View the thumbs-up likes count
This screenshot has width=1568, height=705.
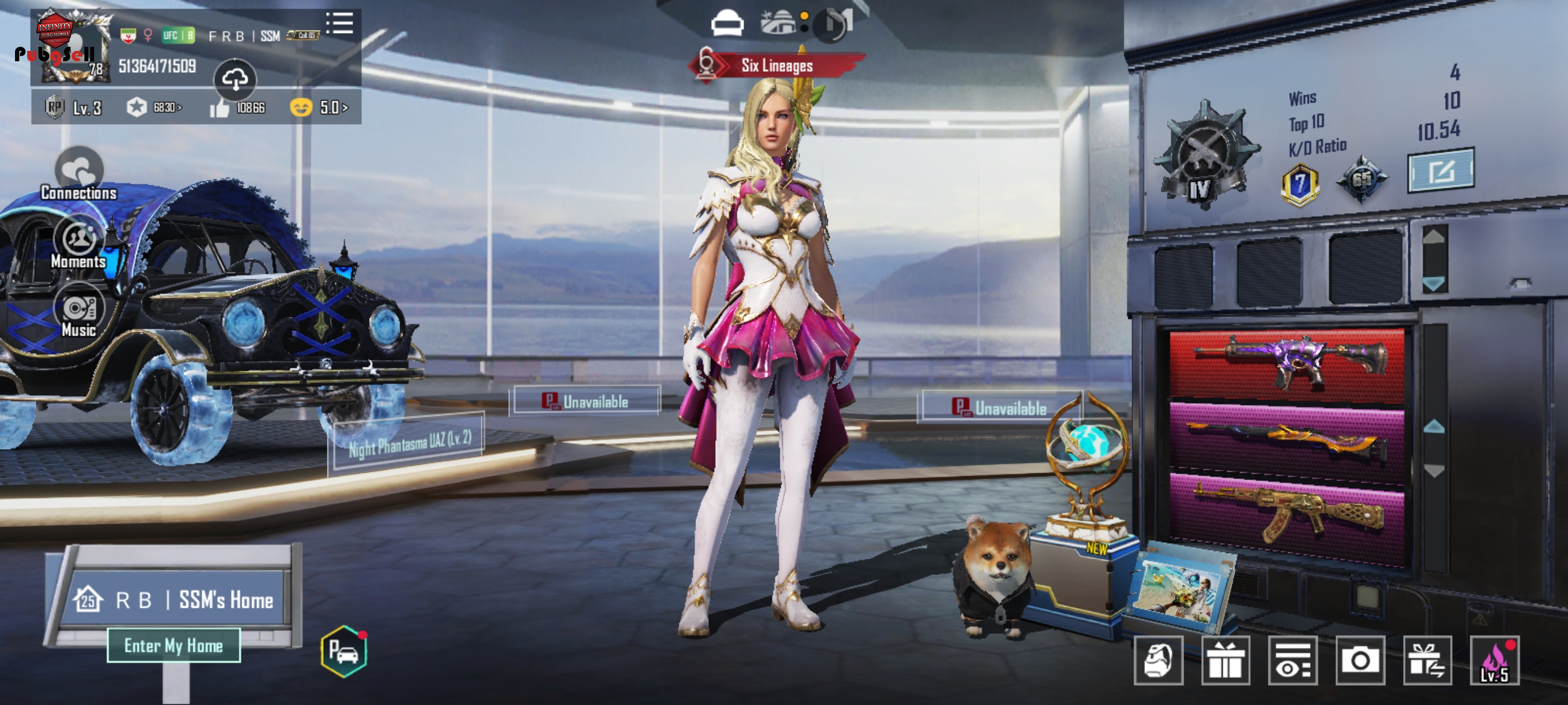[x=238, y=107]
